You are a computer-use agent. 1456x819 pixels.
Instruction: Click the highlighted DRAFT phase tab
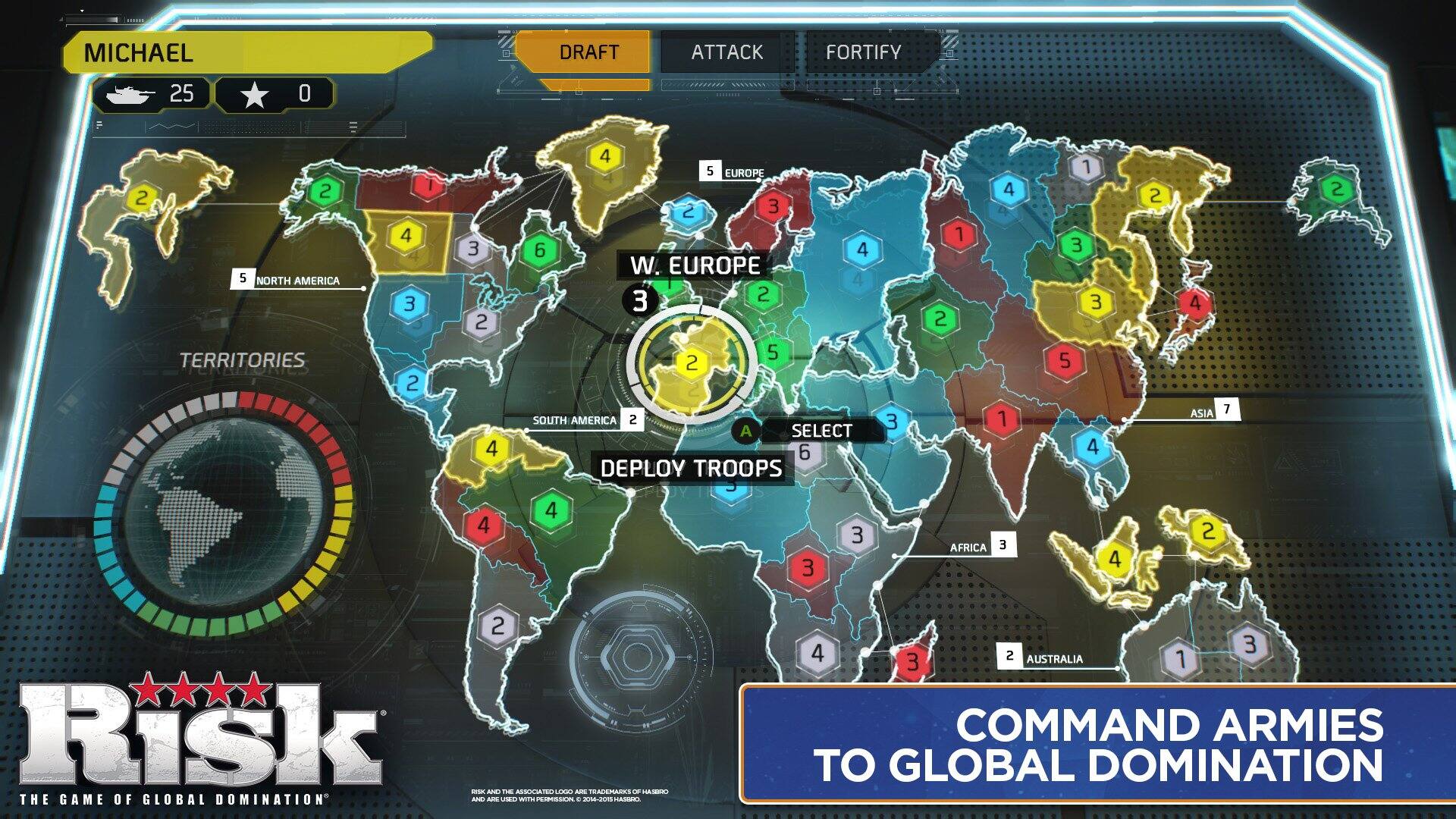pyautogui.click(x=586, y=52)
